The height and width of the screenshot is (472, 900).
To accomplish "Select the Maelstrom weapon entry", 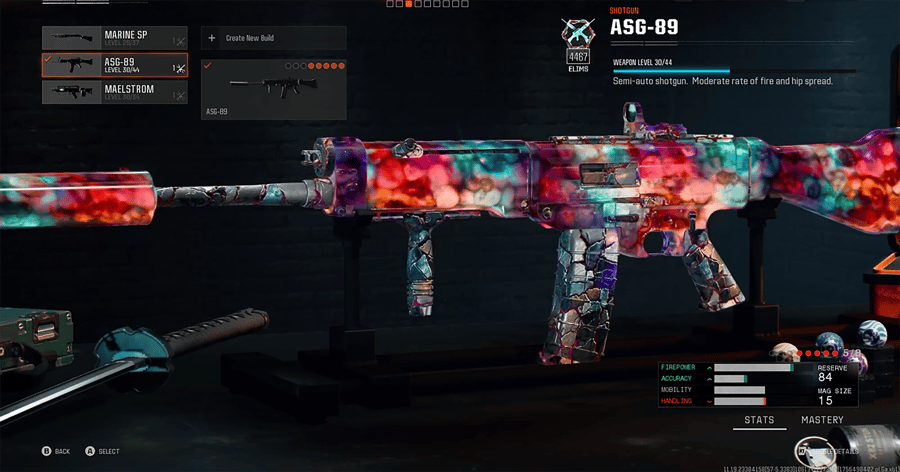I will [114, 92].
